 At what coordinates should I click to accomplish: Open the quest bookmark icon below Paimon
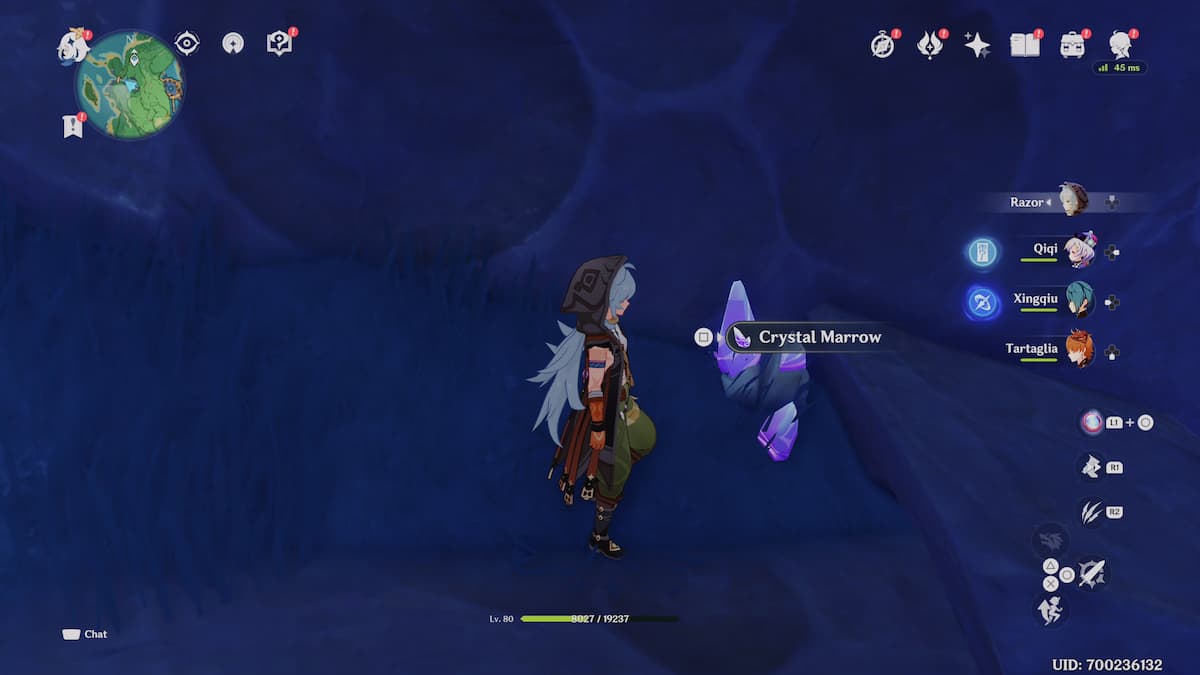(x=72, y=126)
